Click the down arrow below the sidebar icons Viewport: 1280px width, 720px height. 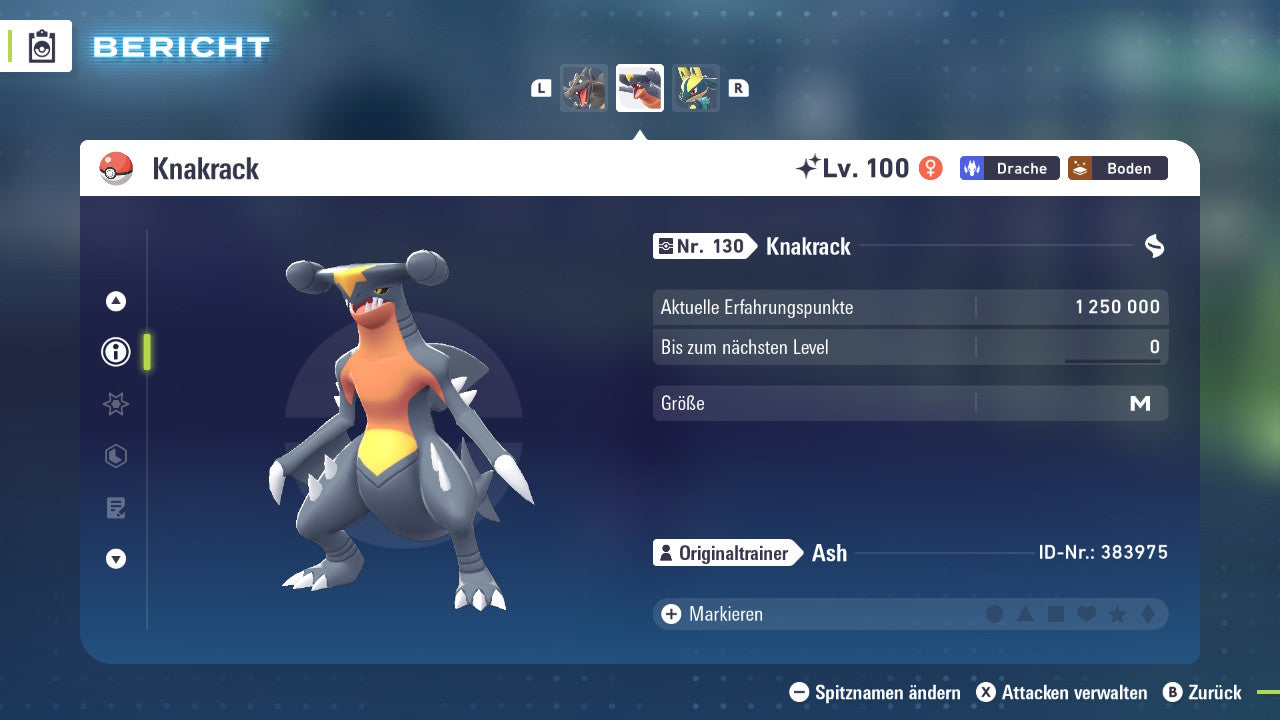coord(115,559)
